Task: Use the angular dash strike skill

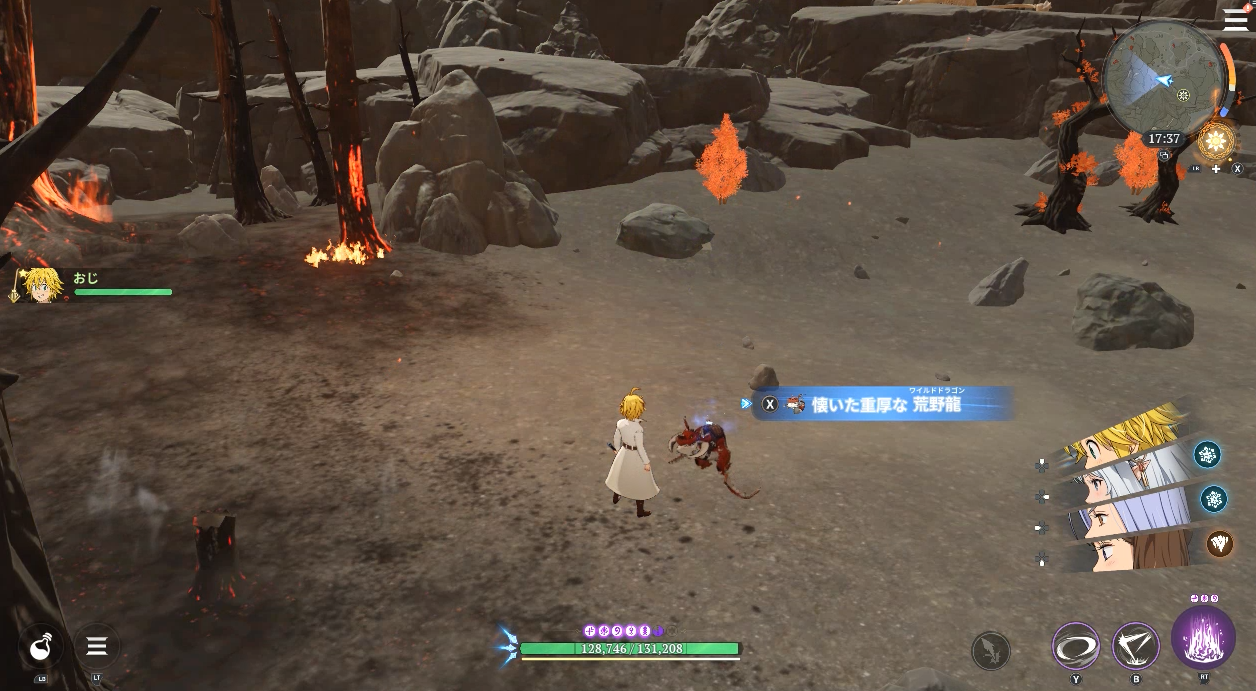Action: pyautogui.click(x=1136, y=646)
